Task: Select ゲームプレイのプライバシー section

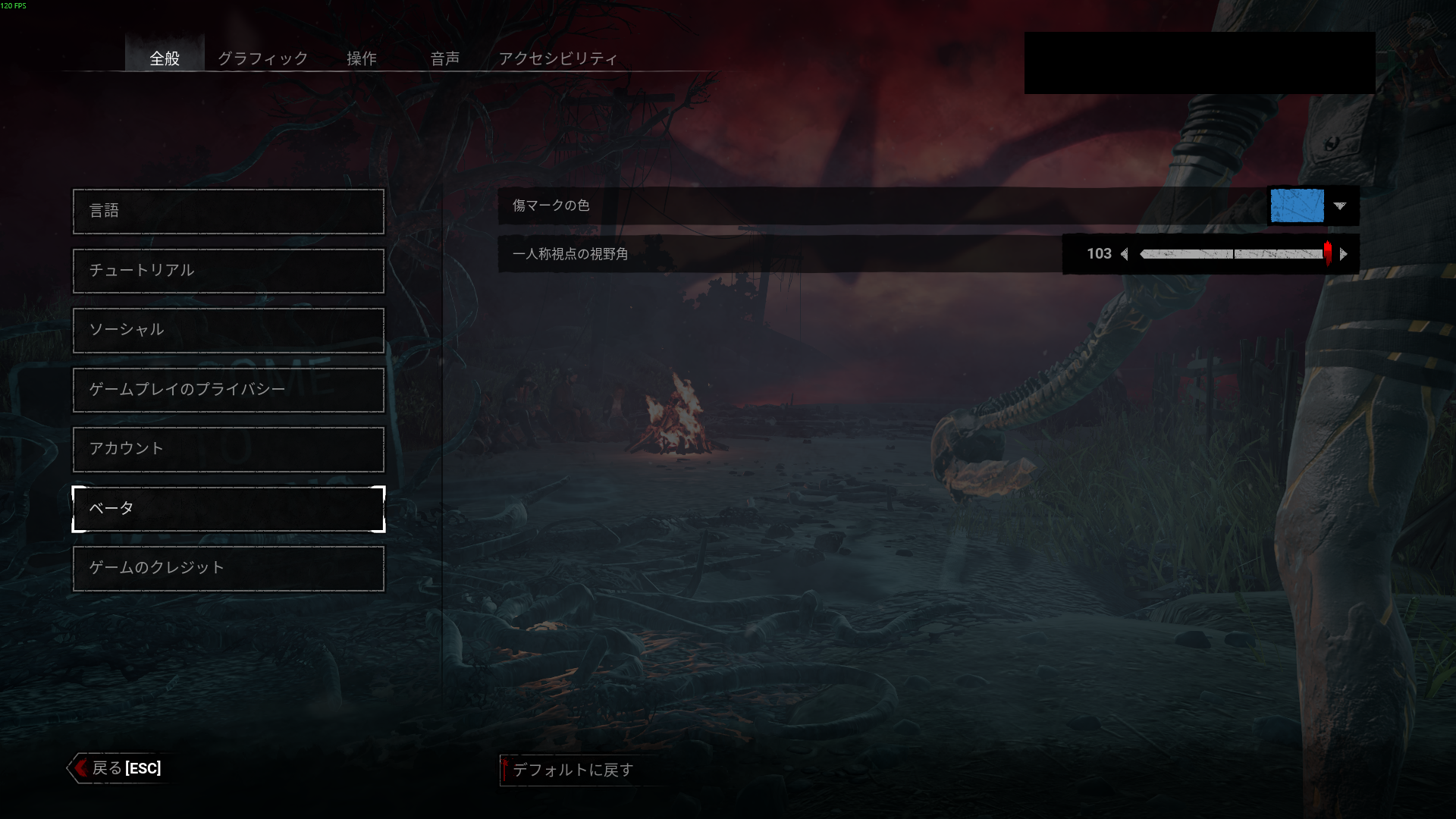Action: point(228,390)
